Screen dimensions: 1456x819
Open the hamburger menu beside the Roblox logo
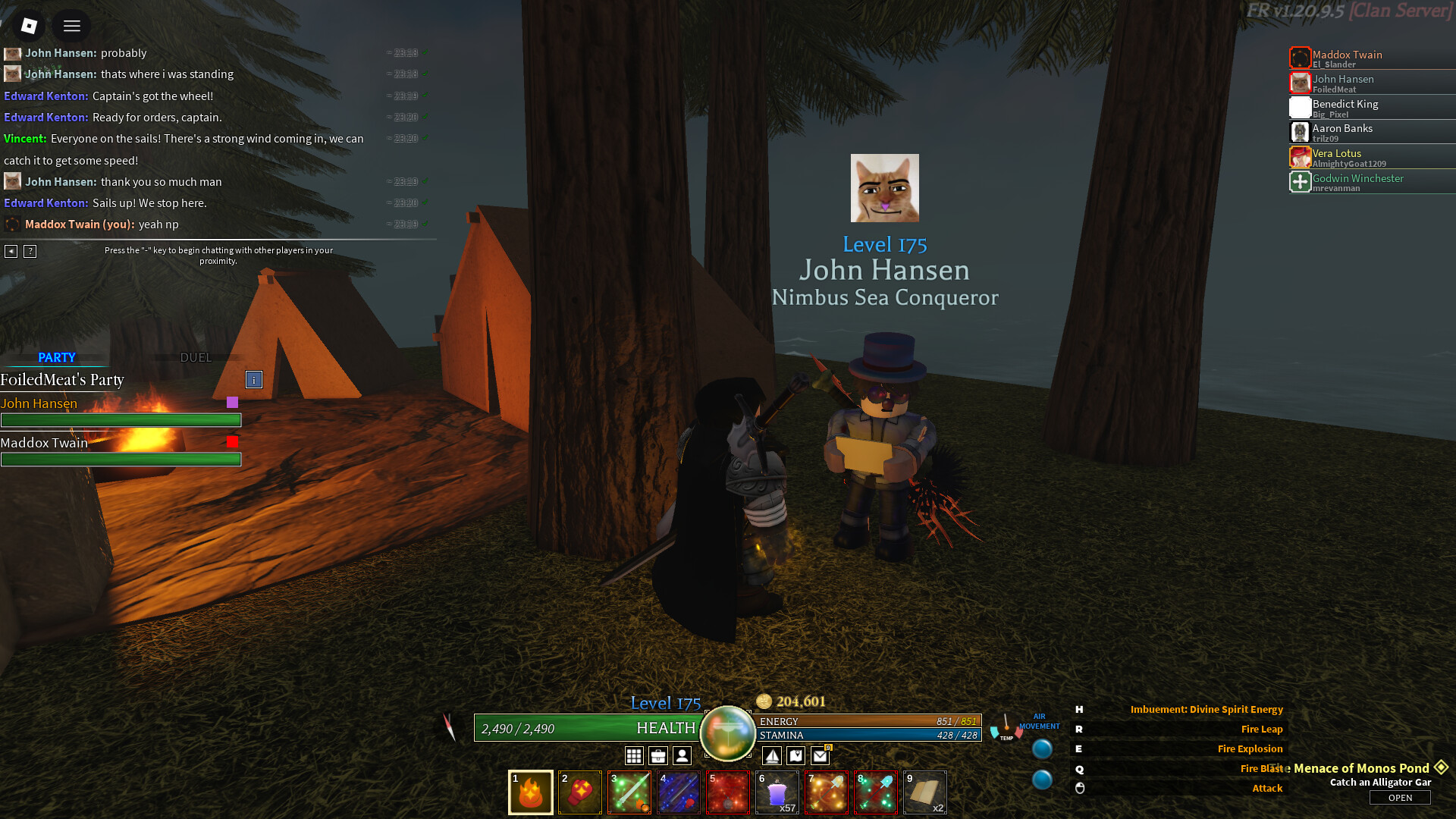coord(72,26)
